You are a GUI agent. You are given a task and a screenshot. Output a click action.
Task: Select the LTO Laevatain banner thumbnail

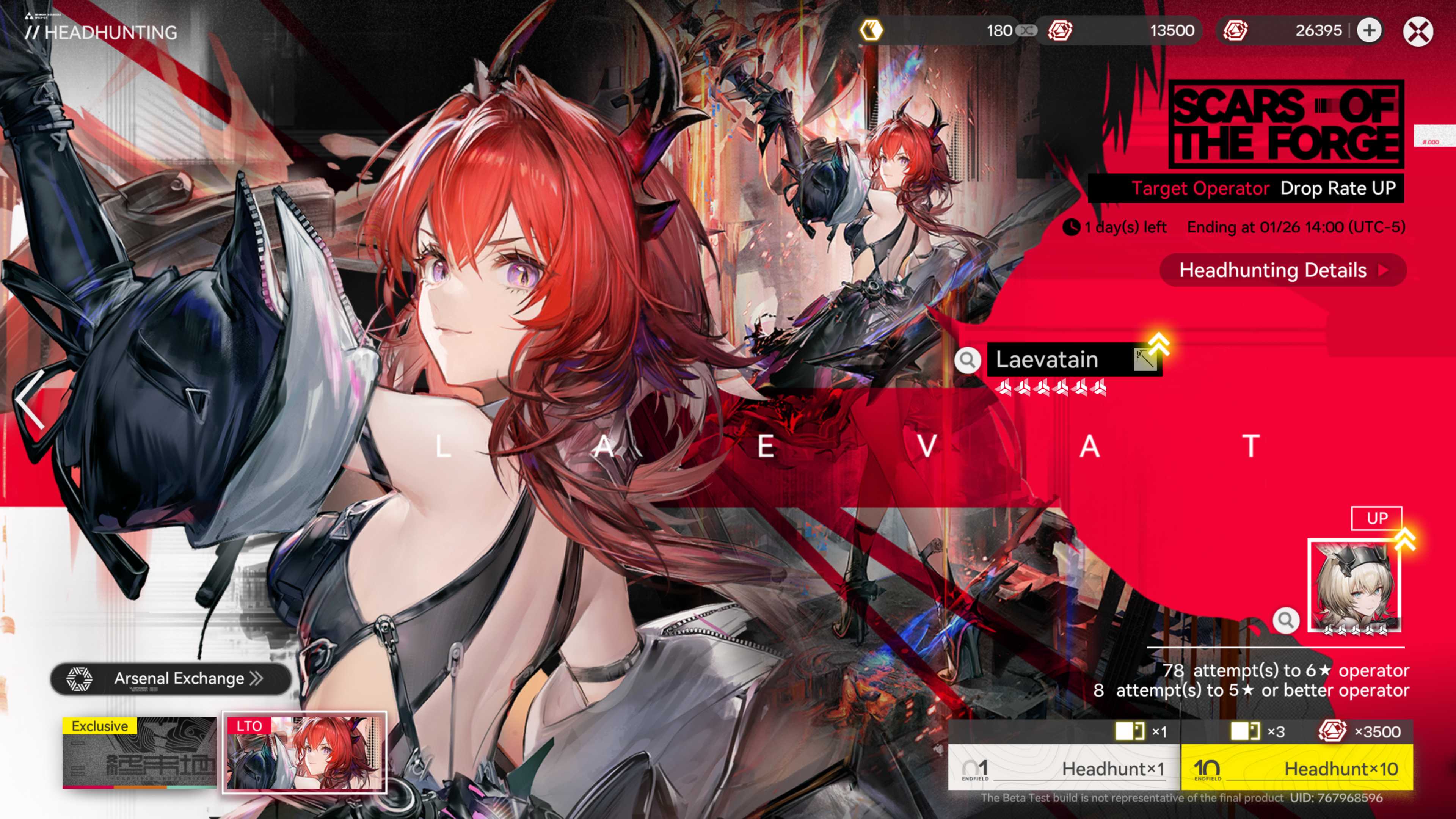(x=304, y=752)
